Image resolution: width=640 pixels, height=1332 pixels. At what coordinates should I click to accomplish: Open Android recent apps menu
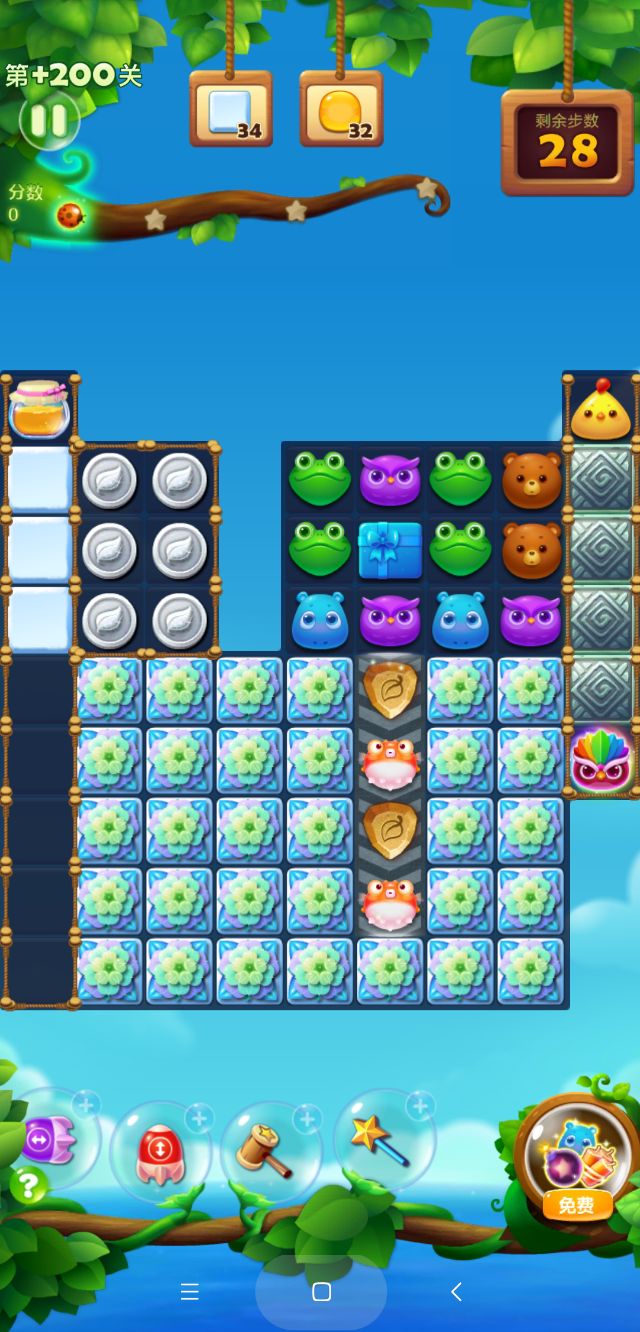(190, 1292)
